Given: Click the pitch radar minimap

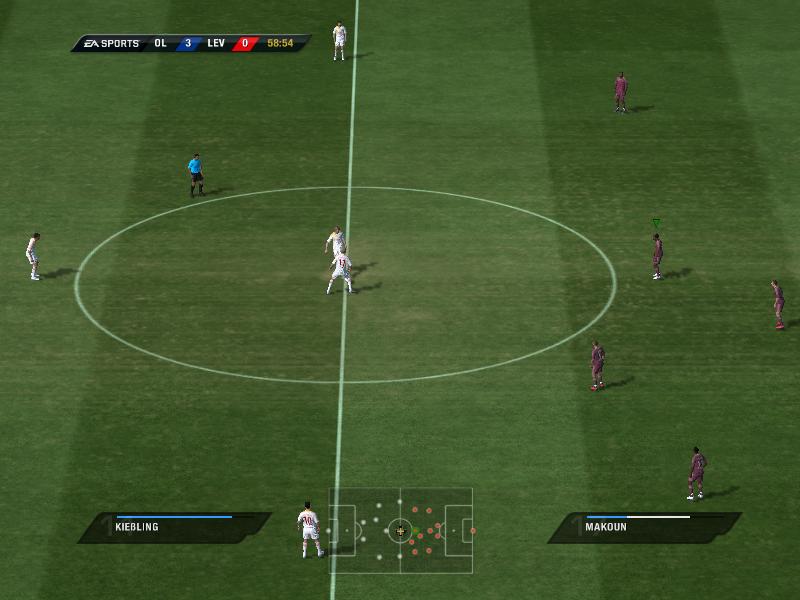Looking at the screenshot, I should [x=400, y=530].
